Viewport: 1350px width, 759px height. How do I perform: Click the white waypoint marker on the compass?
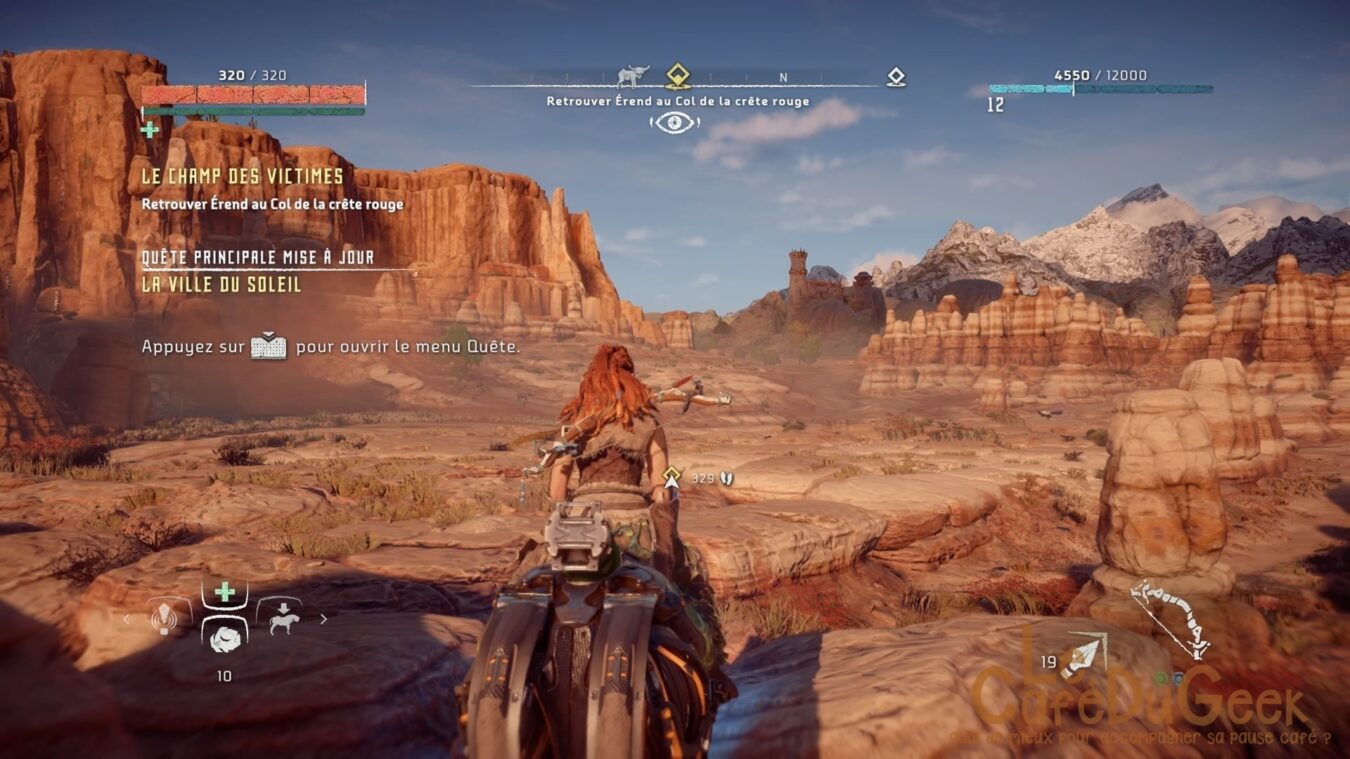(896, 76)
